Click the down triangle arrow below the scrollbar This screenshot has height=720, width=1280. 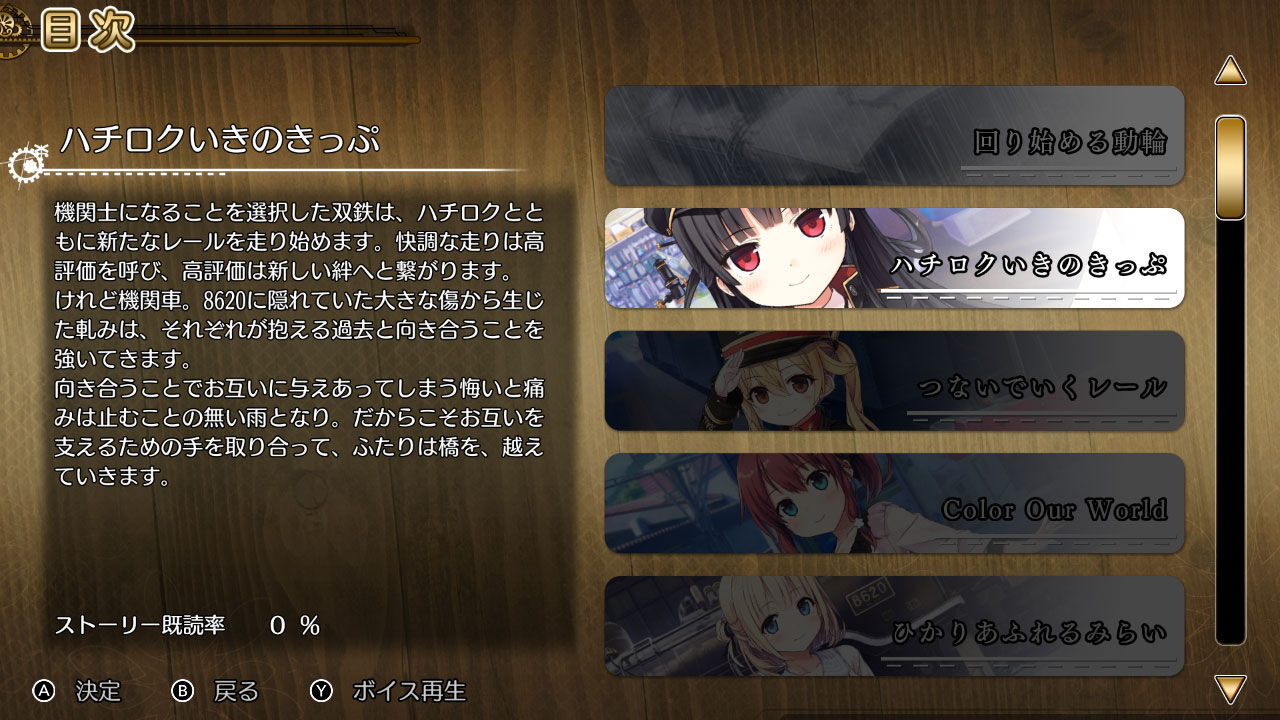(1232, 691)
